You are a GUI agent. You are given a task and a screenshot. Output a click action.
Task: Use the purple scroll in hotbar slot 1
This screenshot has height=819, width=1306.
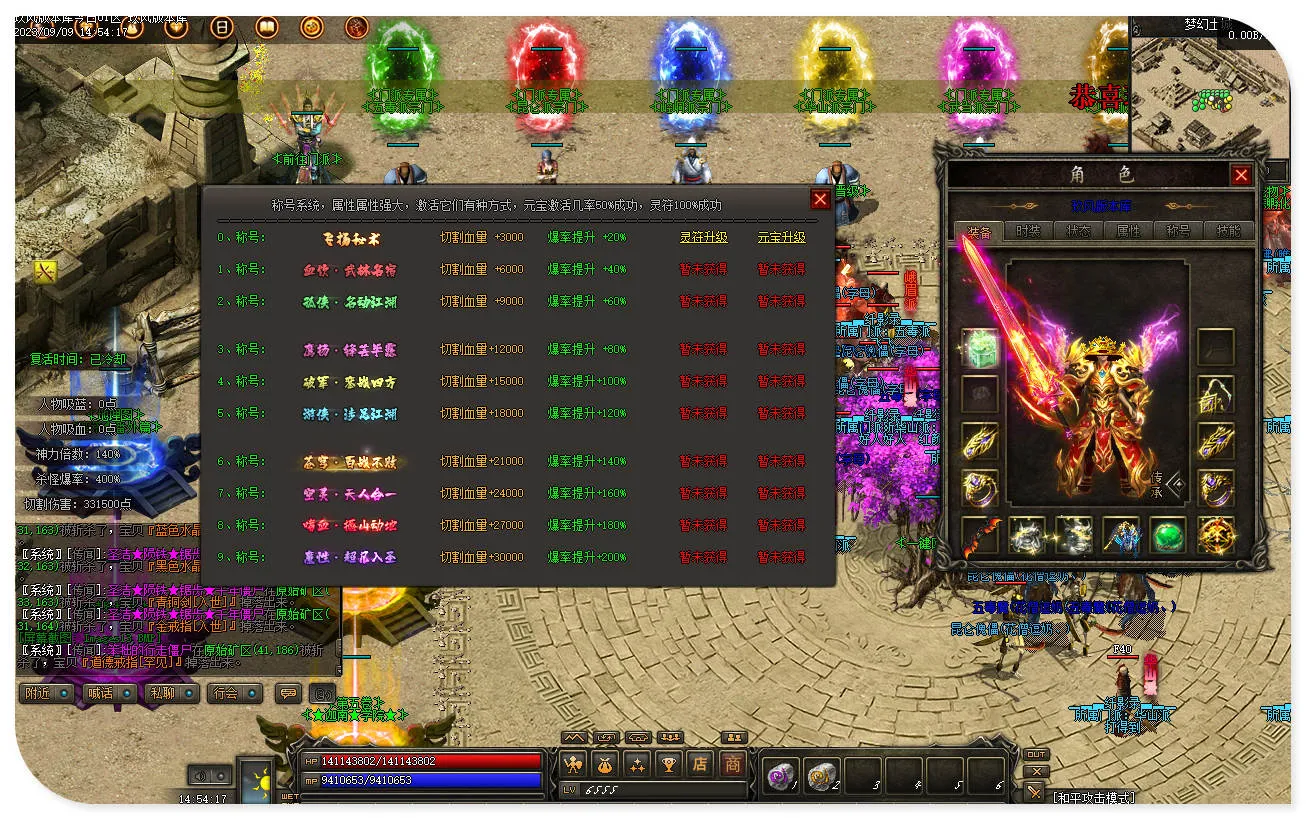(779, 775)
